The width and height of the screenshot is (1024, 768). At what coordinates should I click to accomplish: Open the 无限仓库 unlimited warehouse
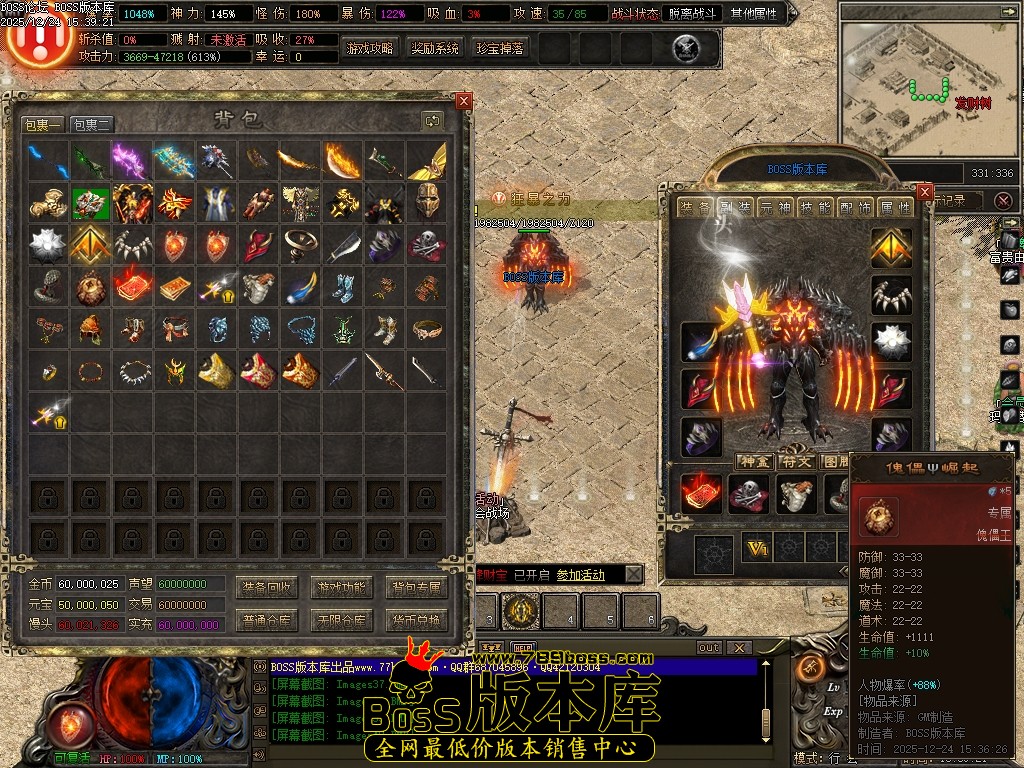coord(341,620)
